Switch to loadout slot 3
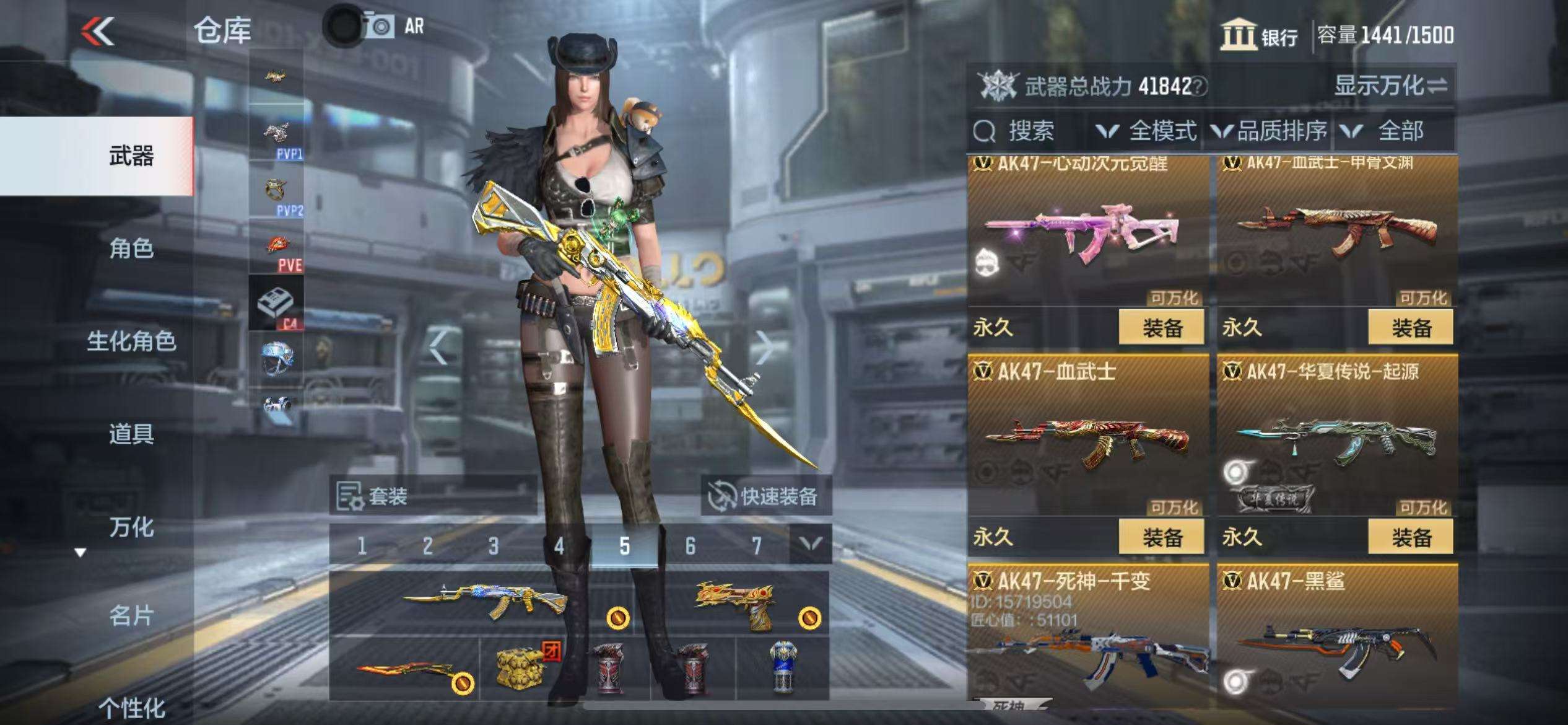The image size is (1568, 725). pyautogui.click(x=493, y=546)
